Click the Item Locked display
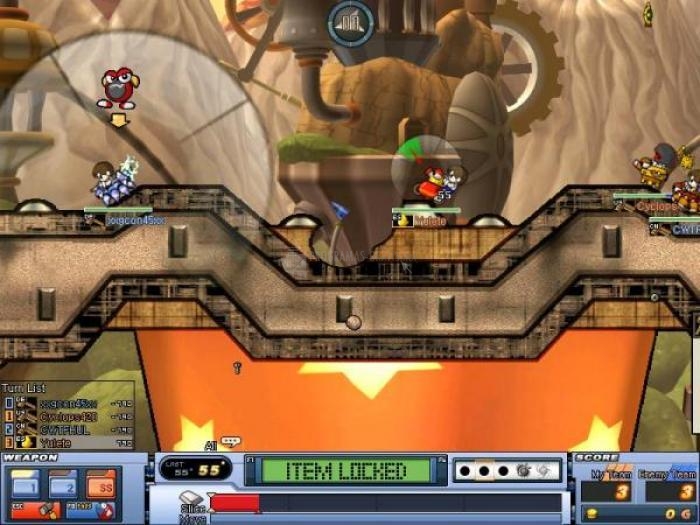This screenshot has height=525, width=700. tap(347, 470)
